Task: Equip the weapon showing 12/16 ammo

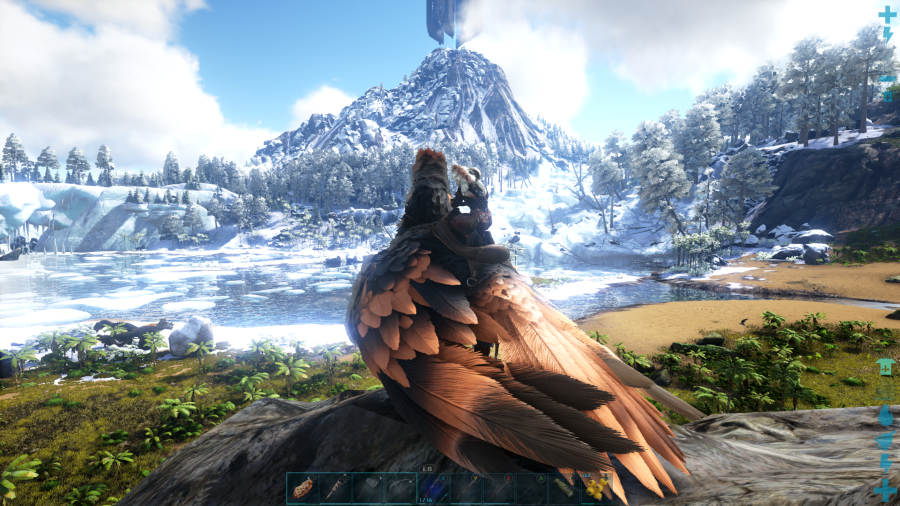Action: (434, 488)
